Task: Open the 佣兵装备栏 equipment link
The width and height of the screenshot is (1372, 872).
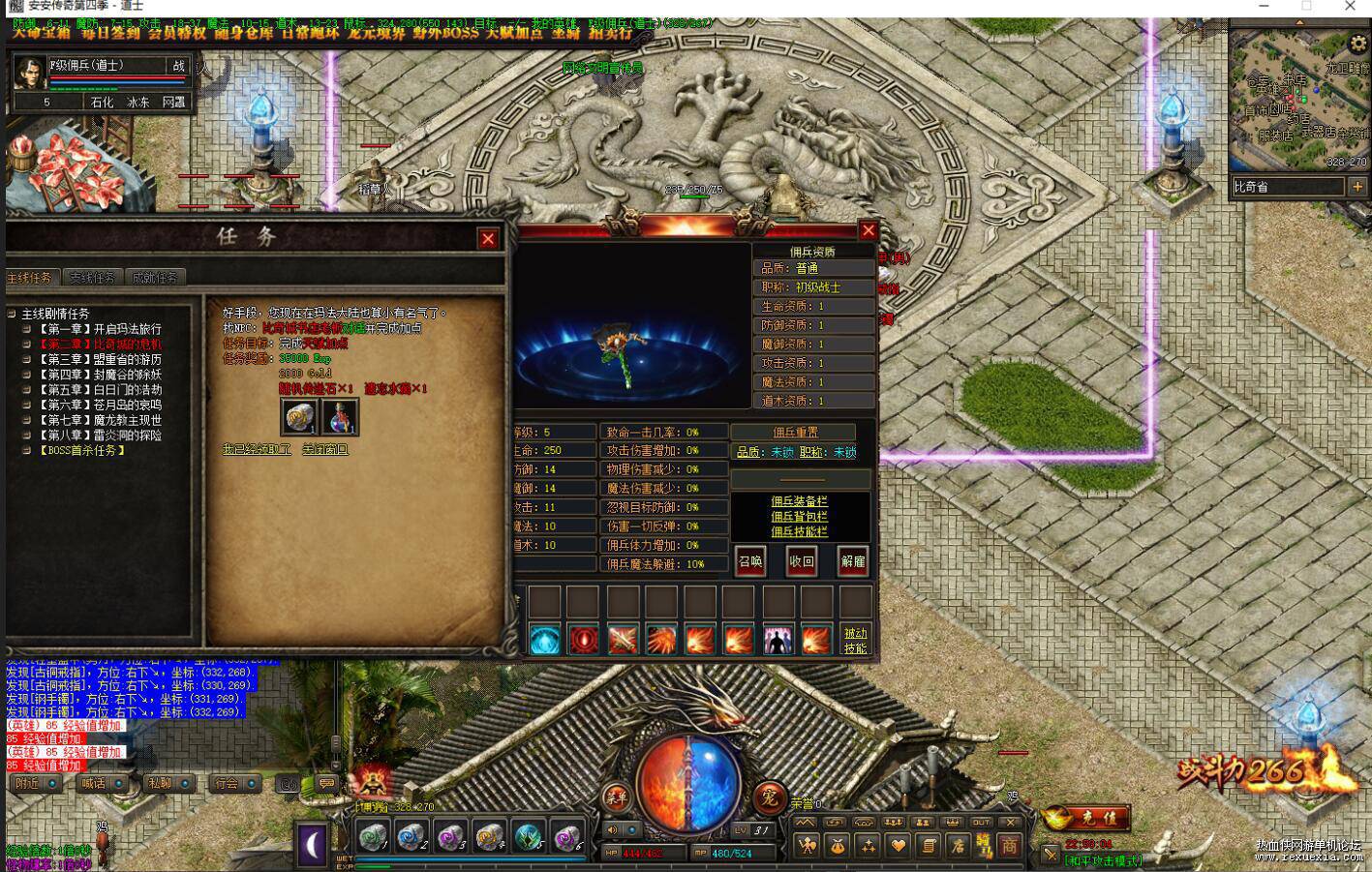Action: pos(799,501)
